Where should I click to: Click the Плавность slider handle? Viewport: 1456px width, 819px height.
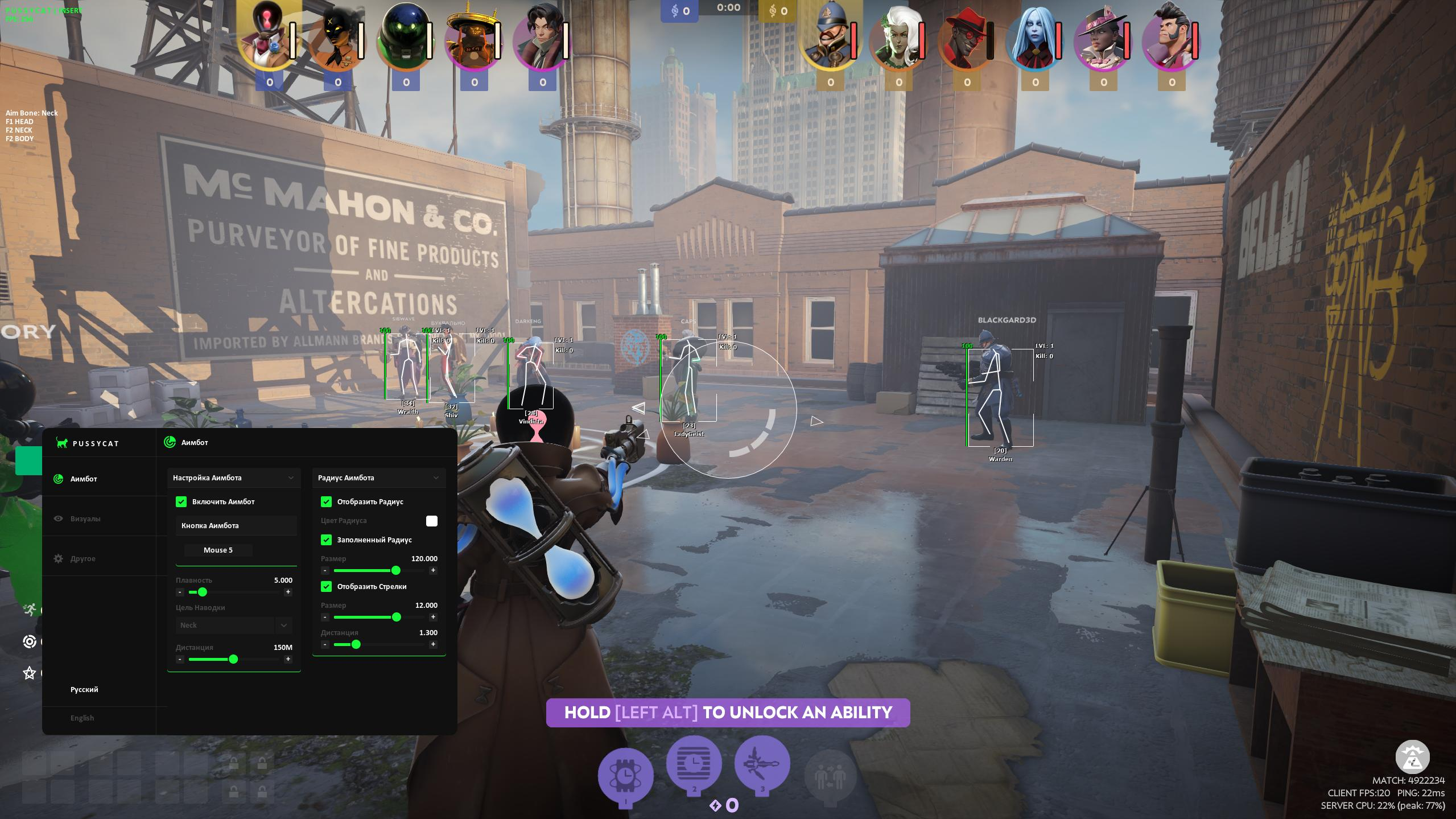202,592
